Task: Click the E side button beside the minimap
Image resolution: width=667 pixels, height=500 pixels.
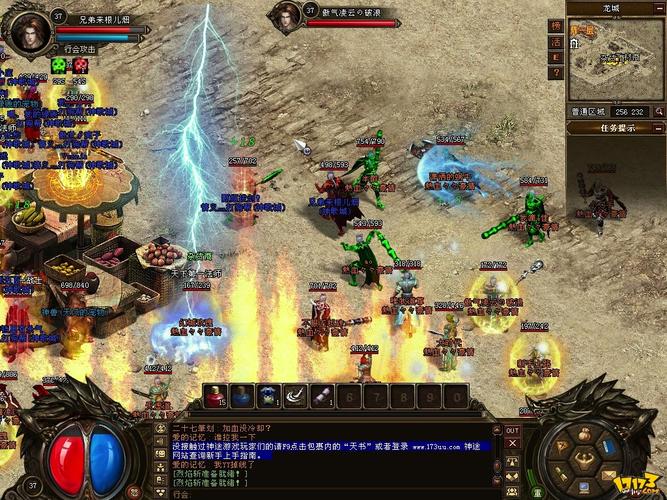Action: click(x=556, y=59)
